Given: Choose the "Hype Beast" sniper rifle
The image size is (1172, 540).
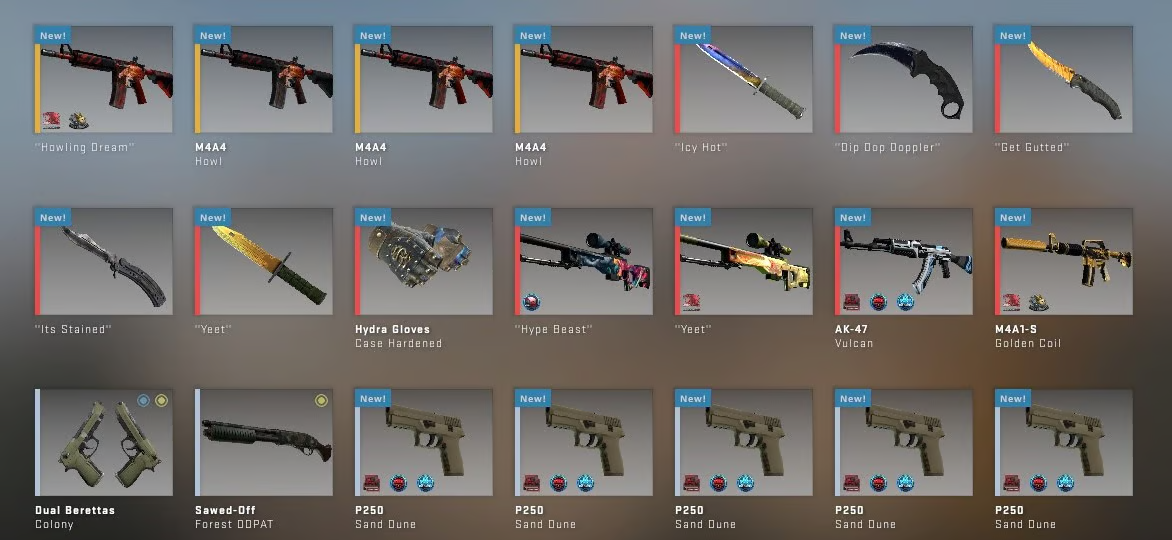Looking at the screenshot, I should coord(584,262).
